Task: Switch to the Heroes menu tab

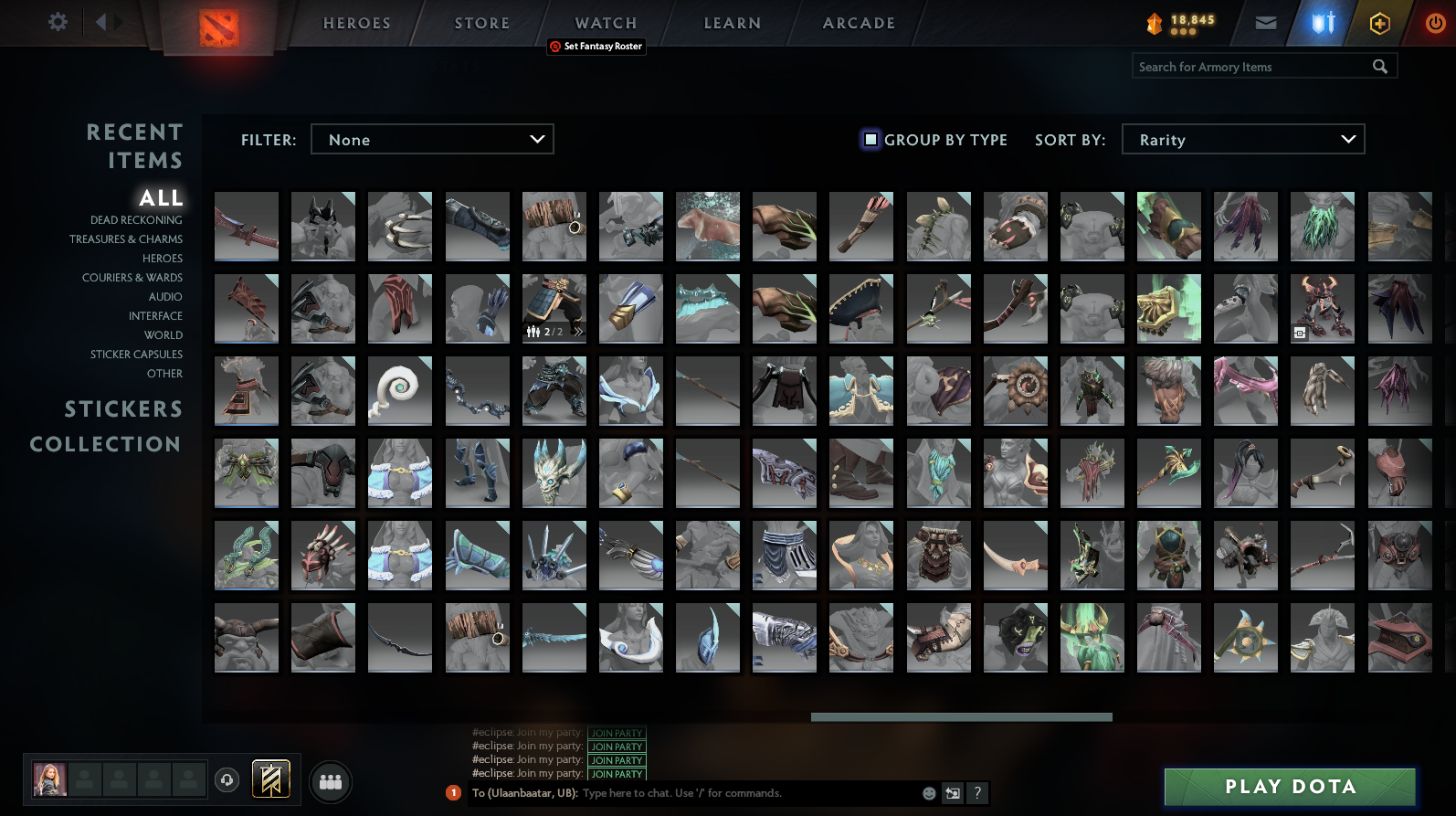Action: pyautogui.click(x=355, y=22)
